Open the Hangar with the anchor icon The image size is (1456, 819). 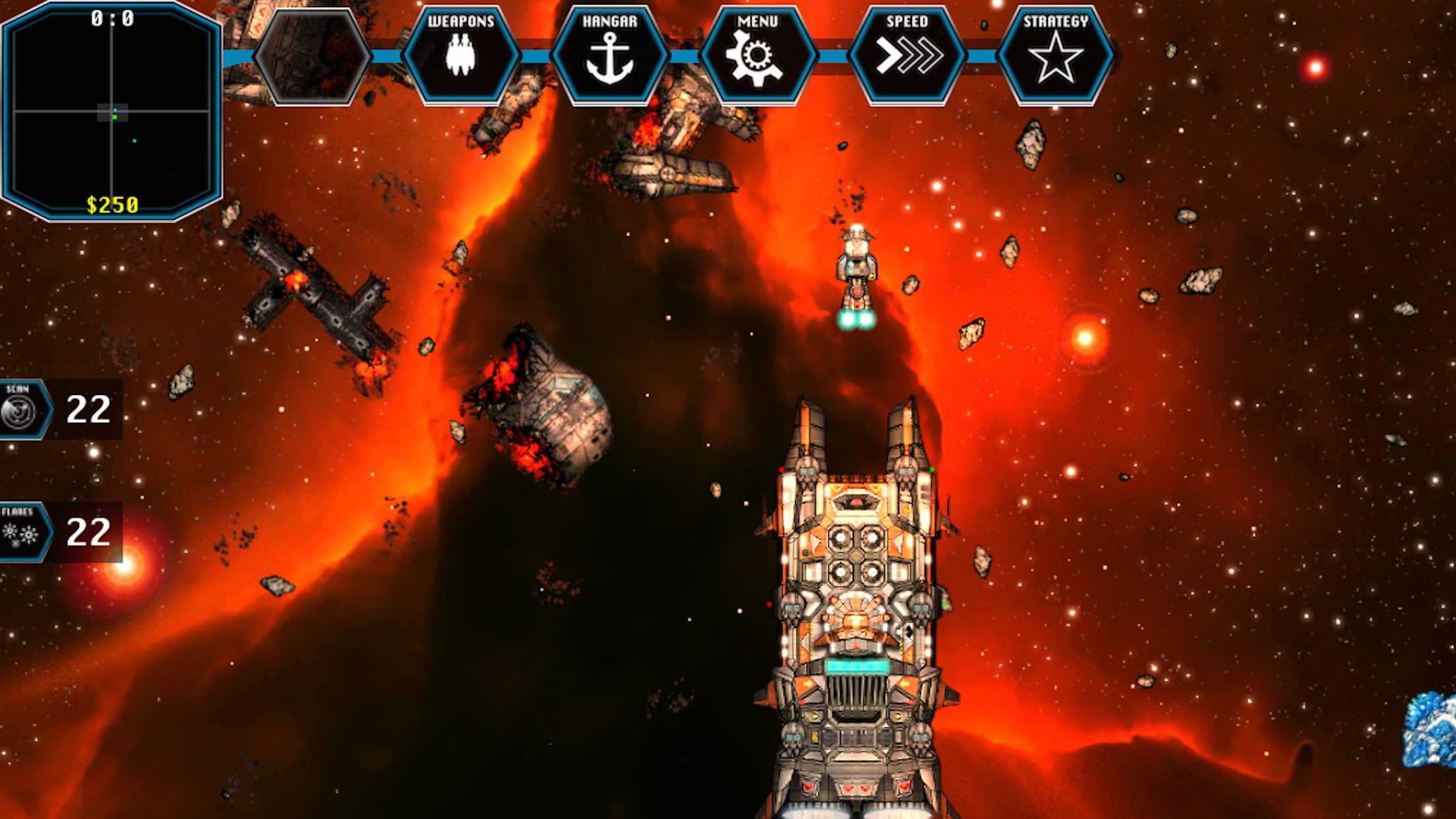609,55
